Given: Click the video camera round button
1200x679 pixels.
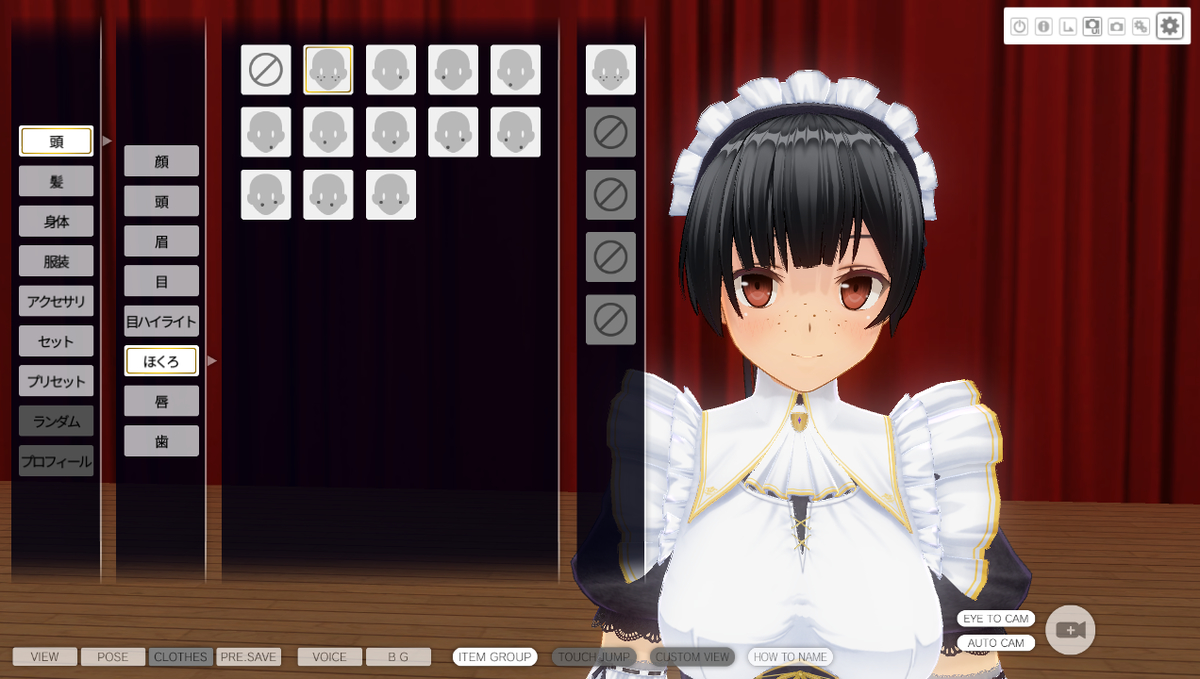Looking at the screenshot, I should click(1070, 630).
